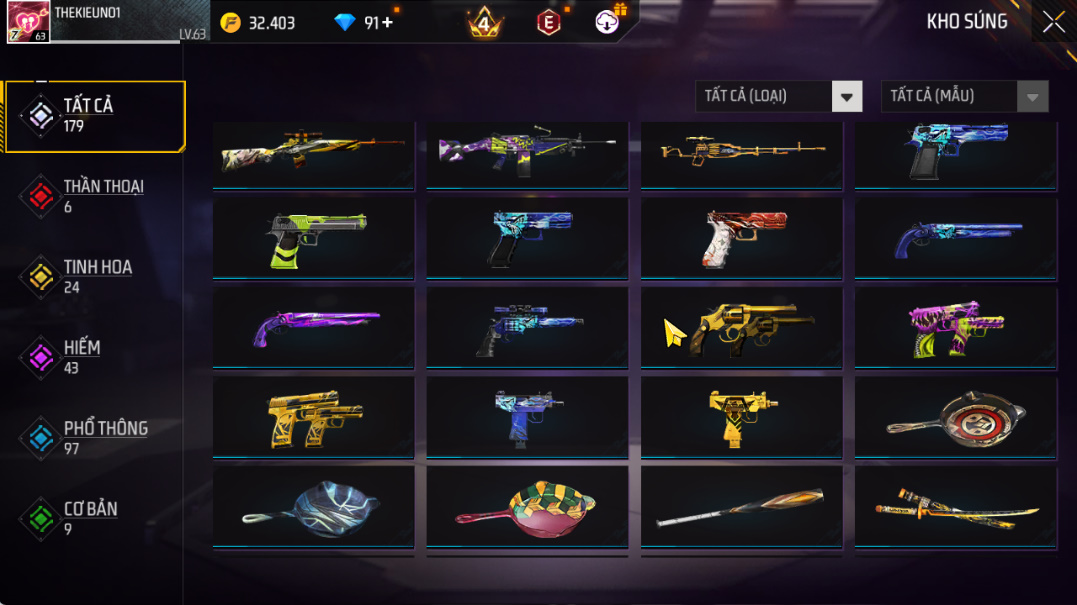The height and width of the screenshot is (605, 1077).
Task: Pick the baseball bat skin
Action: point(741,507)
